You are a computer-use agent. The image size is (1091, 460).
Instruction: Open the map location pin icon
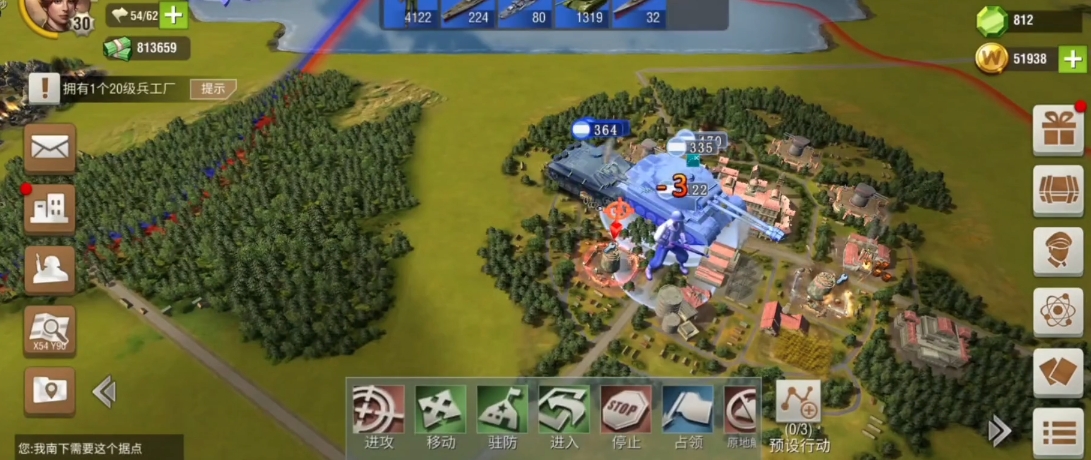49,392
